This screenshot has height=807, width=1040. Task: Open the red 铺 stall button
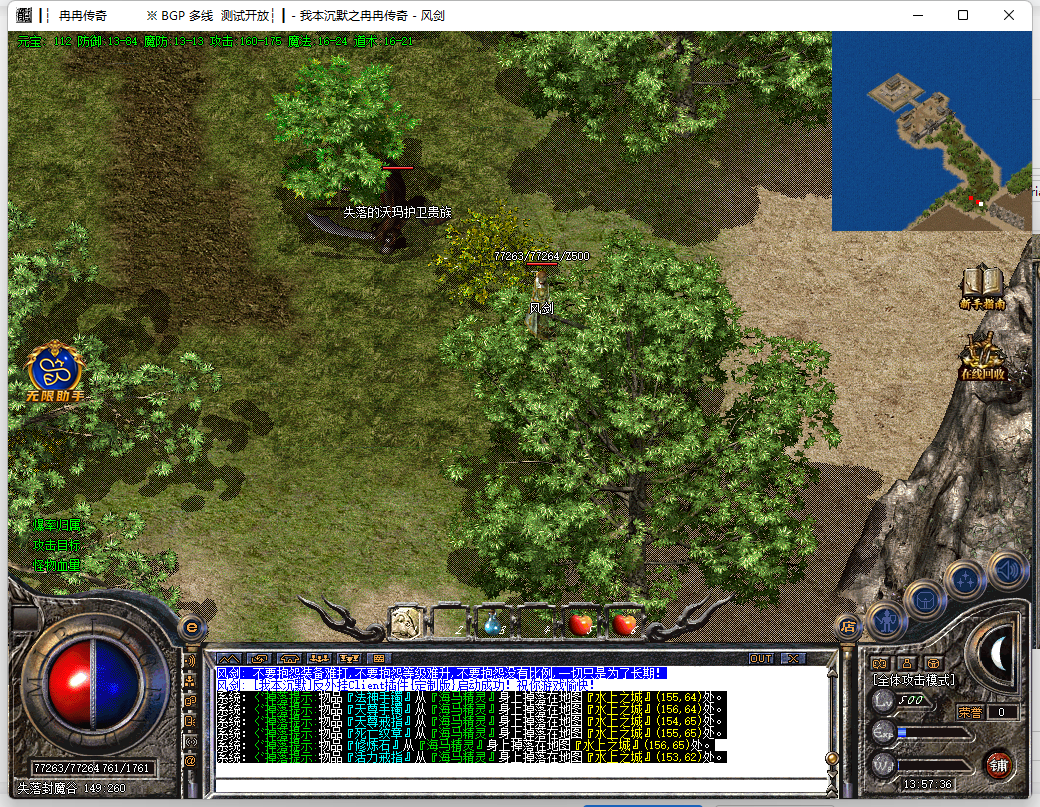(997, 765)
